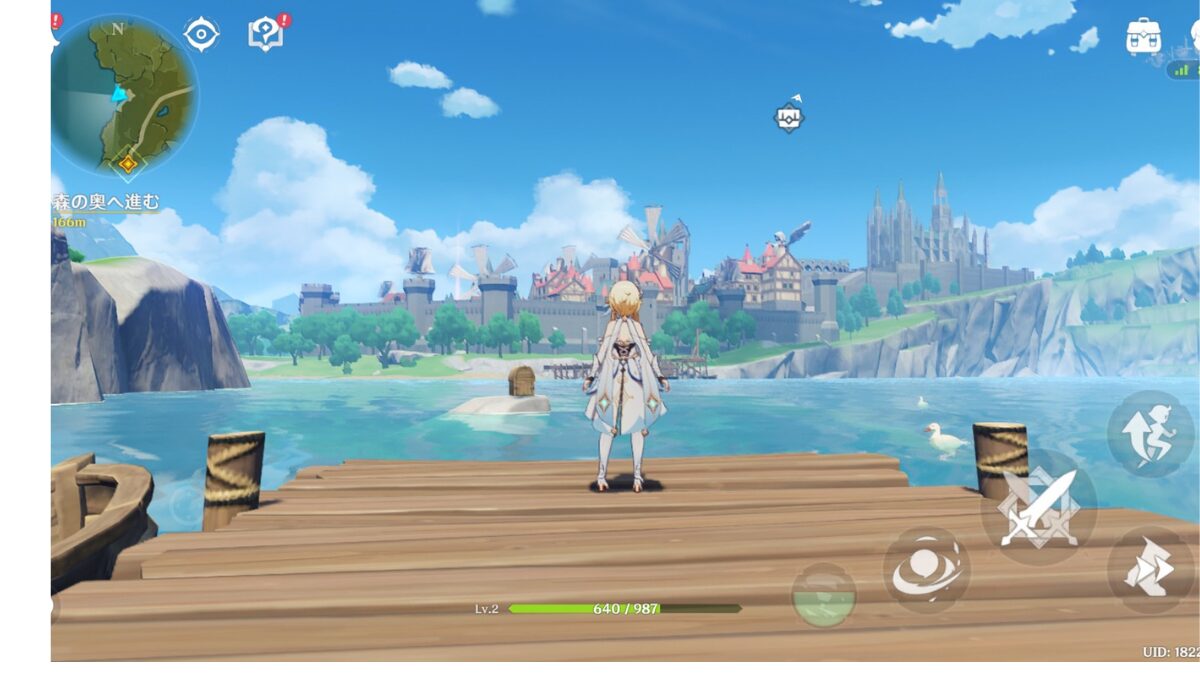Image resolution: width=1200 pixels, height=675 pixels.
Task: Tap the jump button
Action: coord(1150,434)
